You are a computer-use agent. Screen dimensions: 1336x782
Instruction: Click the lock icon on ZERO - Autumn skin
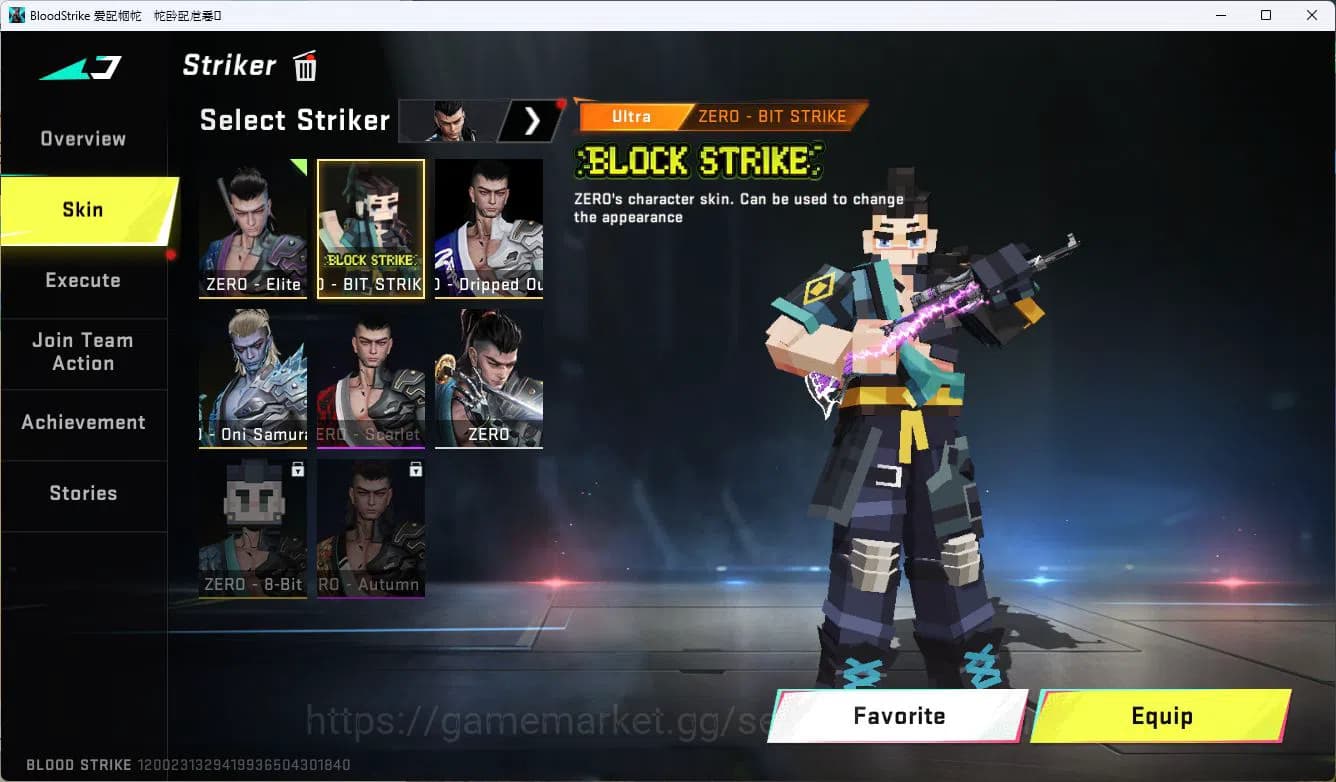(x=416, y=470)
